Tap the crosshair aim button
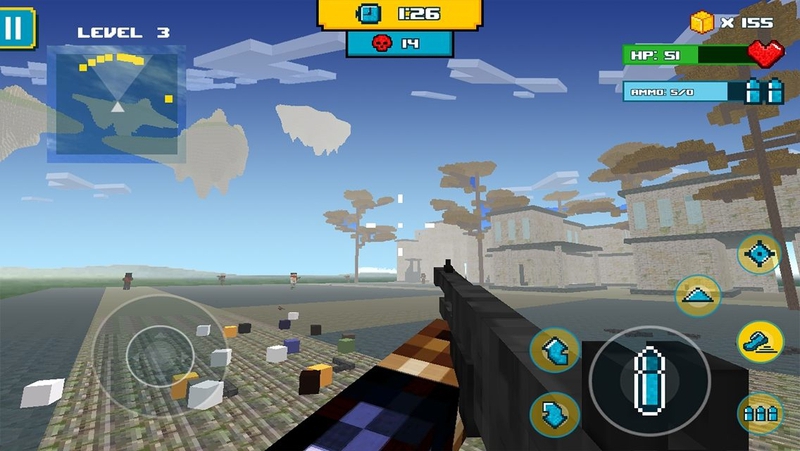This screenshot has height=451, width=800. [x=759, y=253]
